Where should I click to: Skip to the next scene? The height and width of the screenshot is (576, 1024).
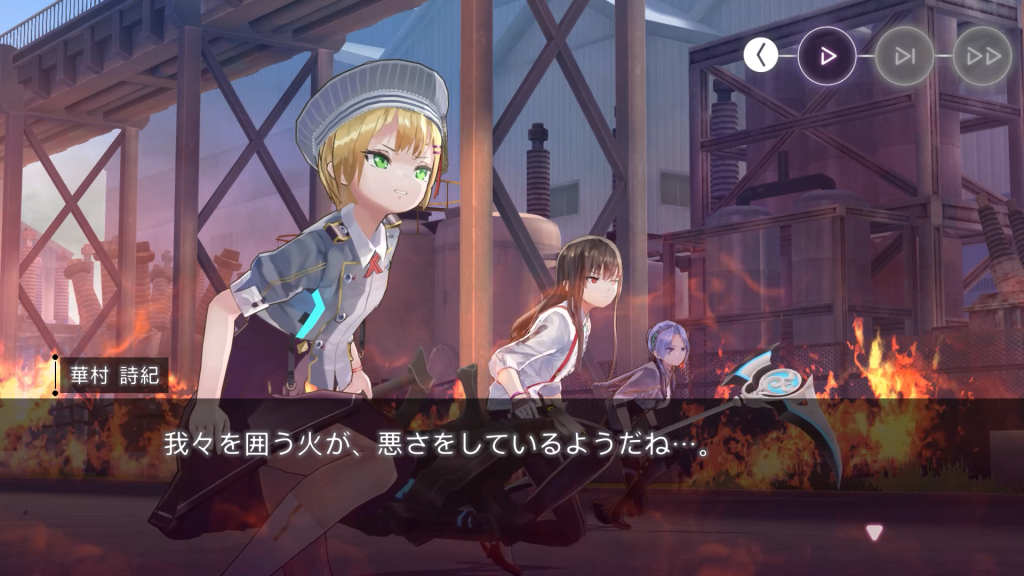905,55
